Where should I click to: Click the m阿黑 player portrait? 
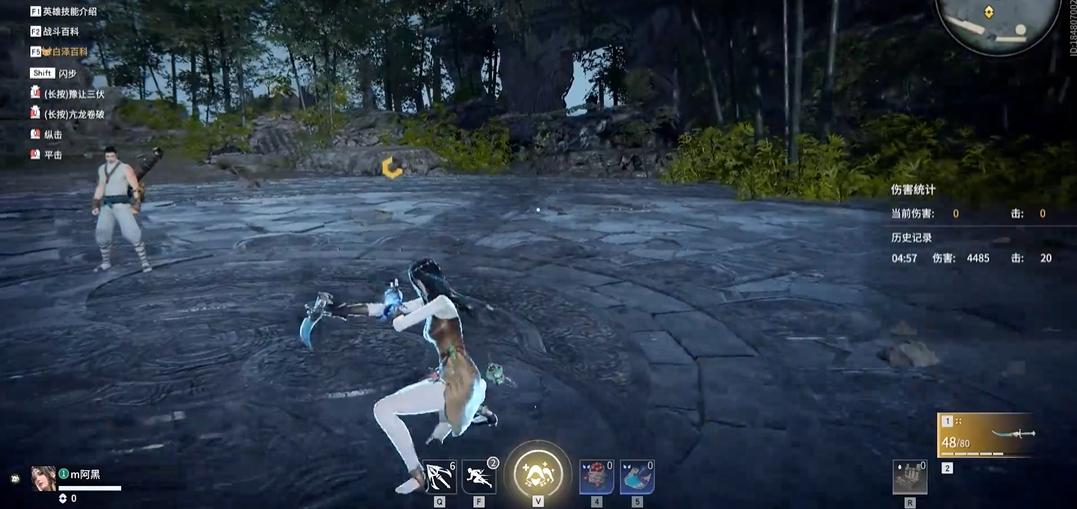(43, 478)
